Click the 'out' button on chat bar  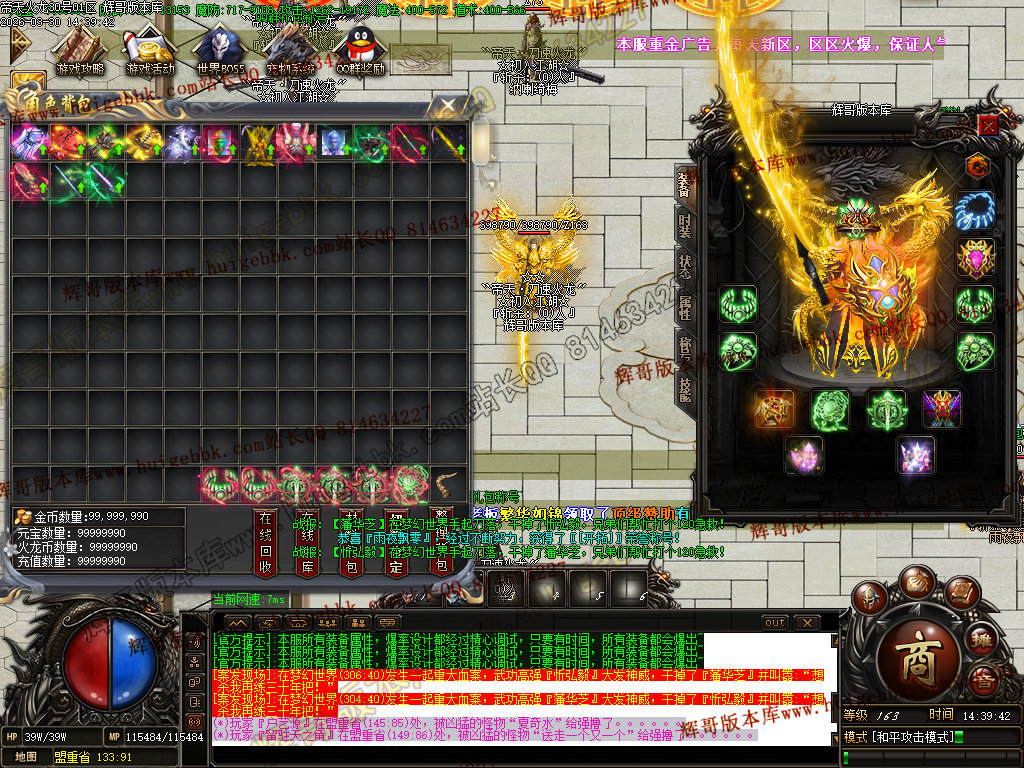click(775, 623)
